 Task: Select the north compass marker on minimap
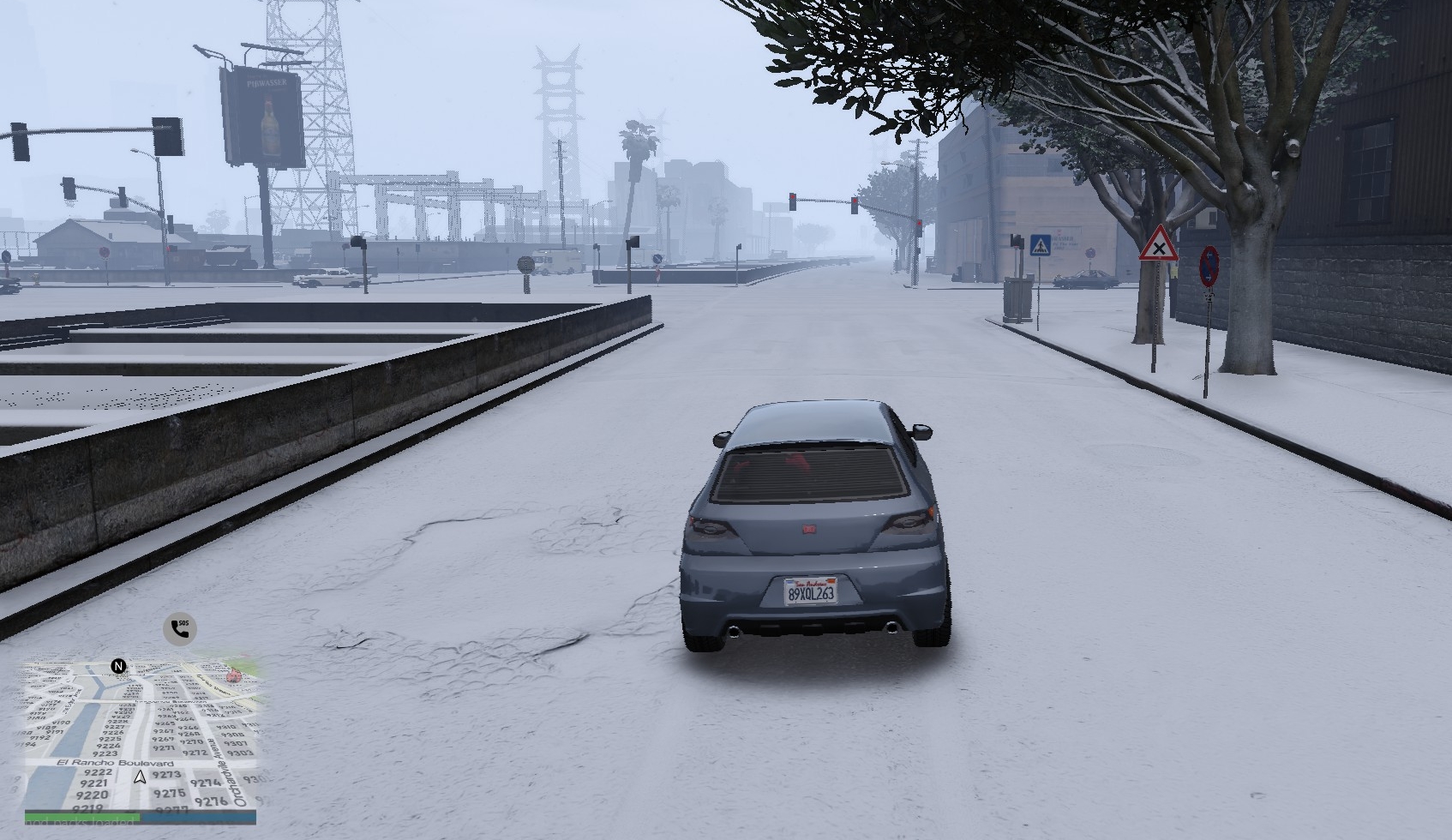(118, 666)
